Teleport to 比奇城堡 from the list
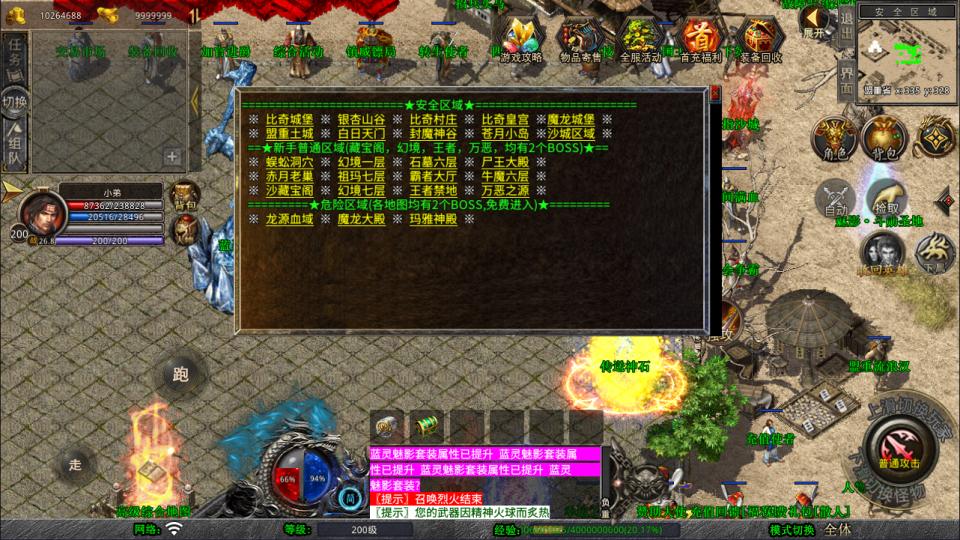 [x=288, y=119]
